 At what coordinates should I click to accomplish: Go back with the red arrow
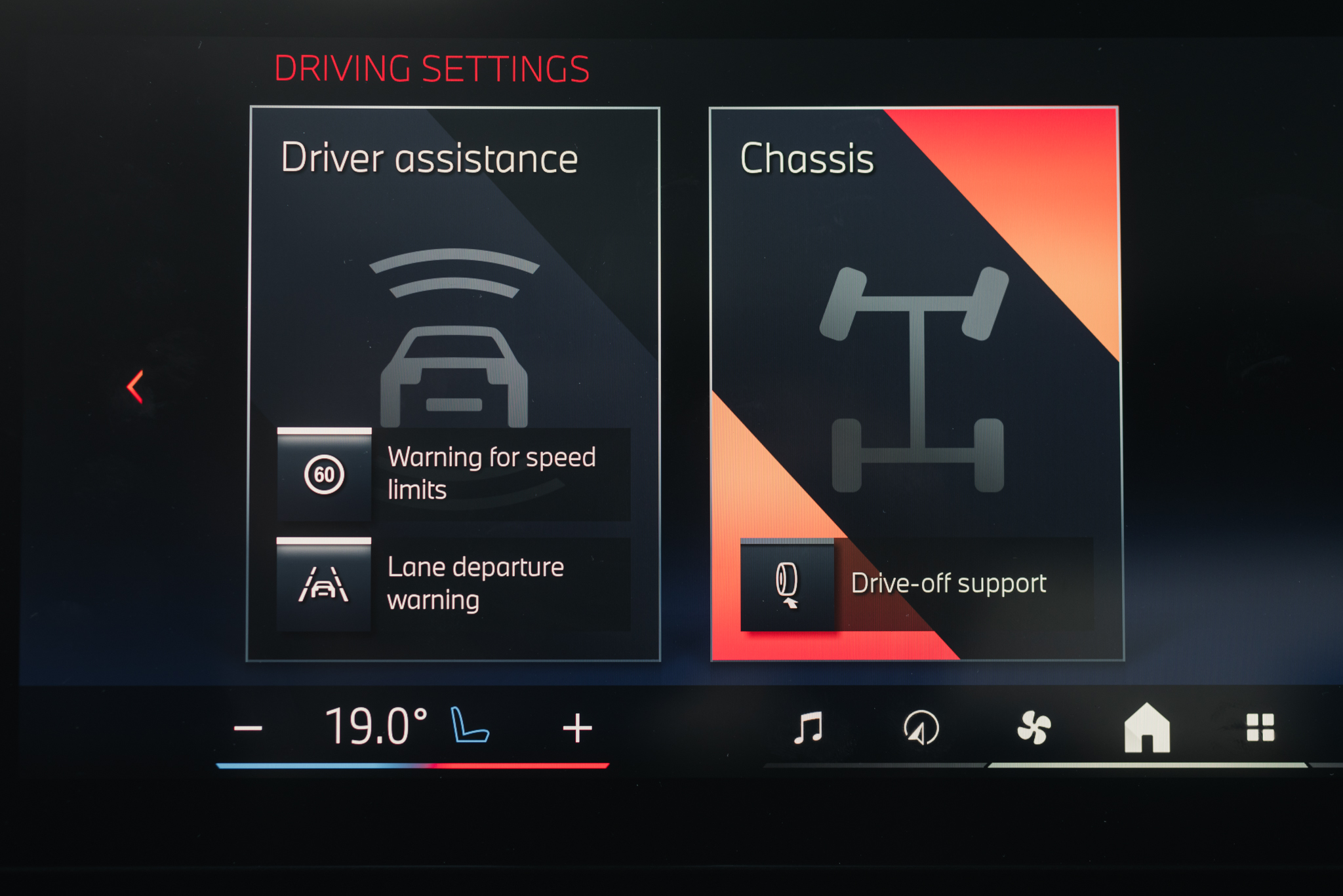[x=136, y=387]
